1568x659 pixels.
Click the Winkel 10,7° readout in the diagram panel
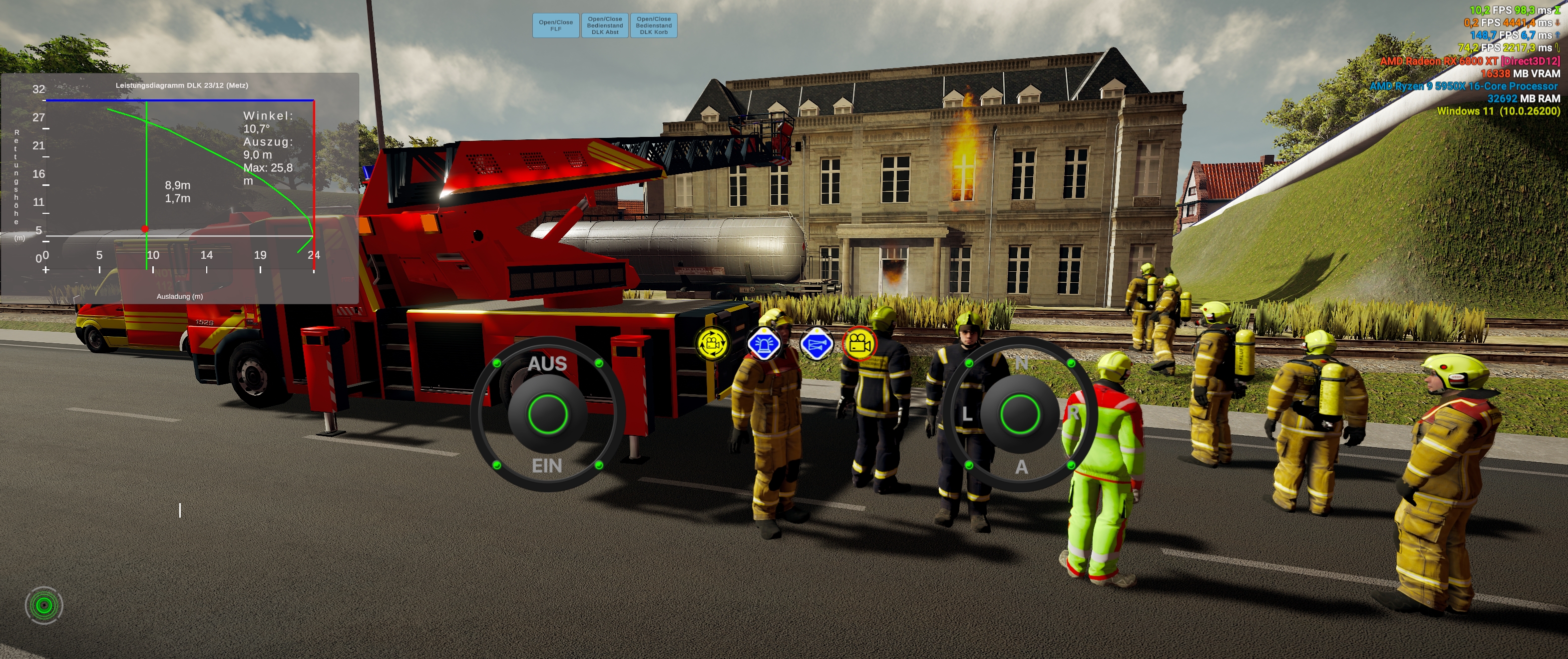click(x=269, y=122)
